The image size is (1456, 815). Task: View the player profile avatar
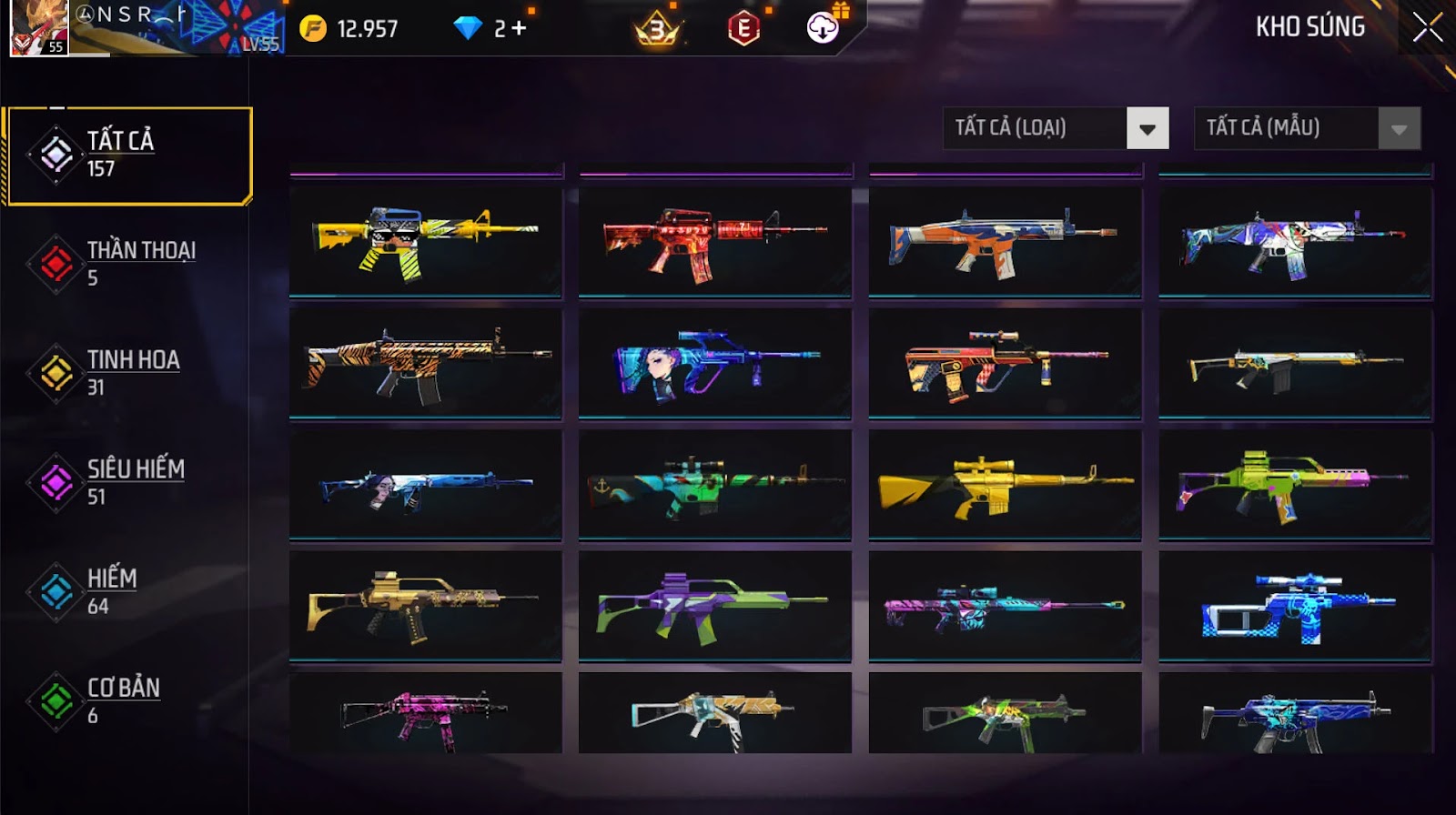point(38,28)
